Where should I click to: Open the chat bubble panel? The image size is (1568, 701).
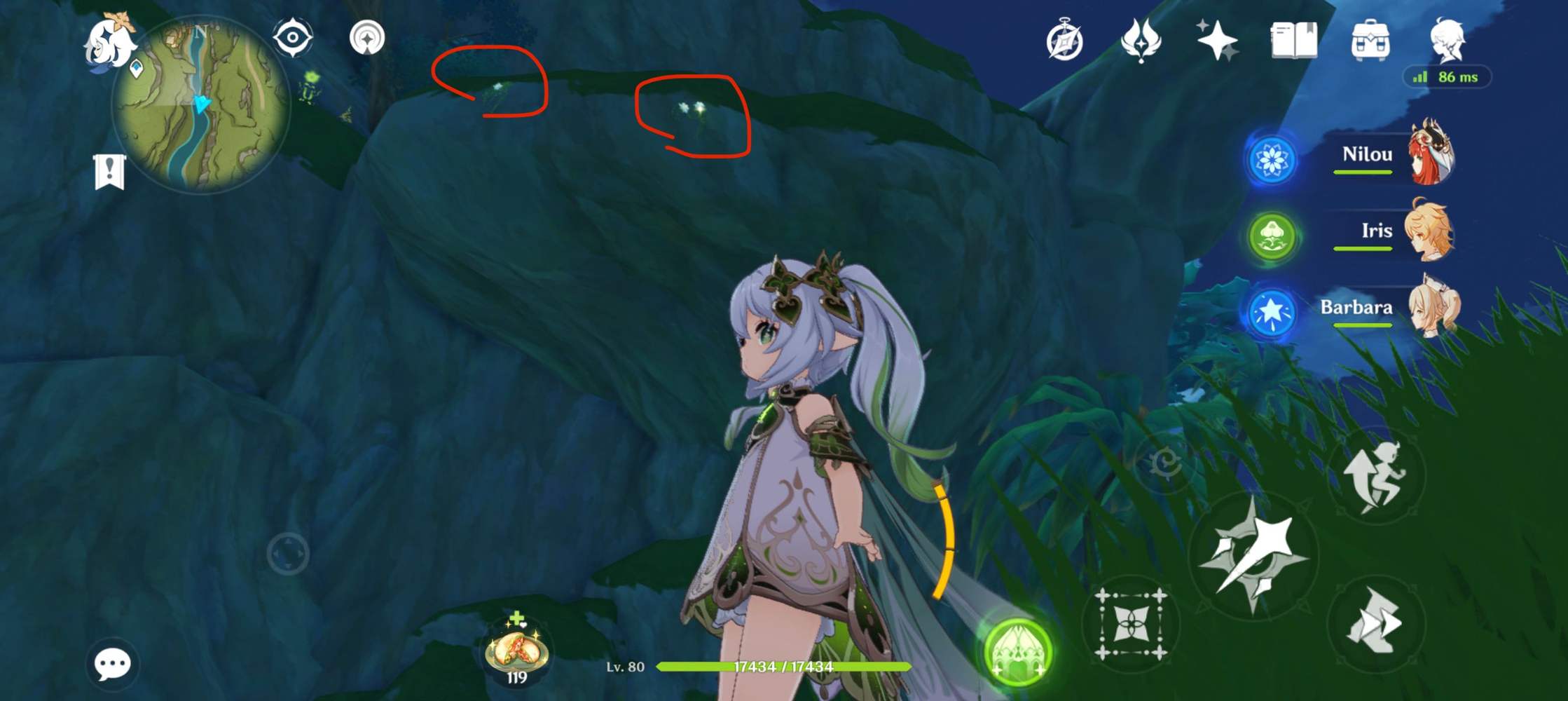click(x=112, y=662)
